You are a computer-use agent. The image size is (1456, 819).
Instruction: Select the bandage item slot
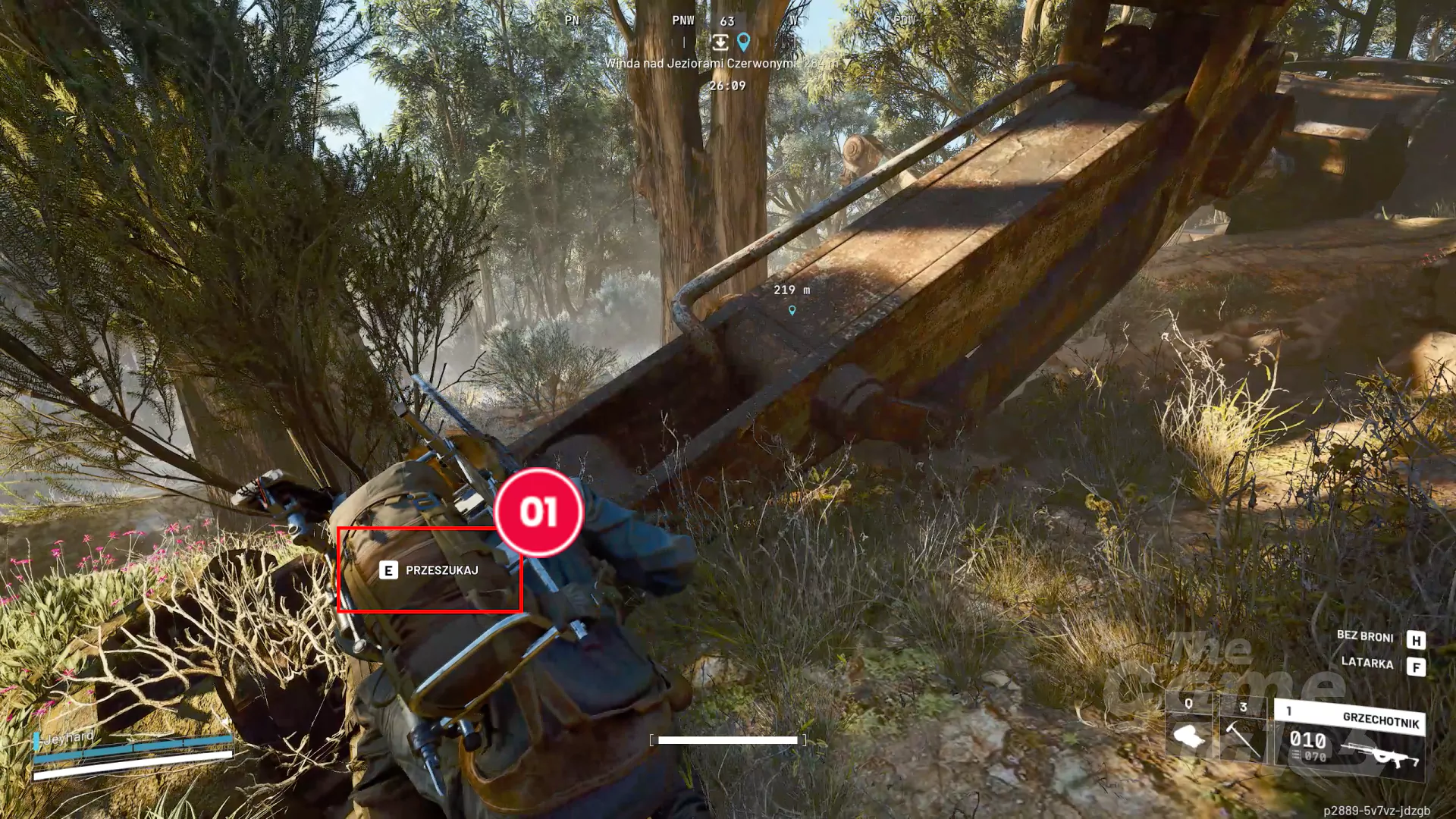[x=1188, y=733]
